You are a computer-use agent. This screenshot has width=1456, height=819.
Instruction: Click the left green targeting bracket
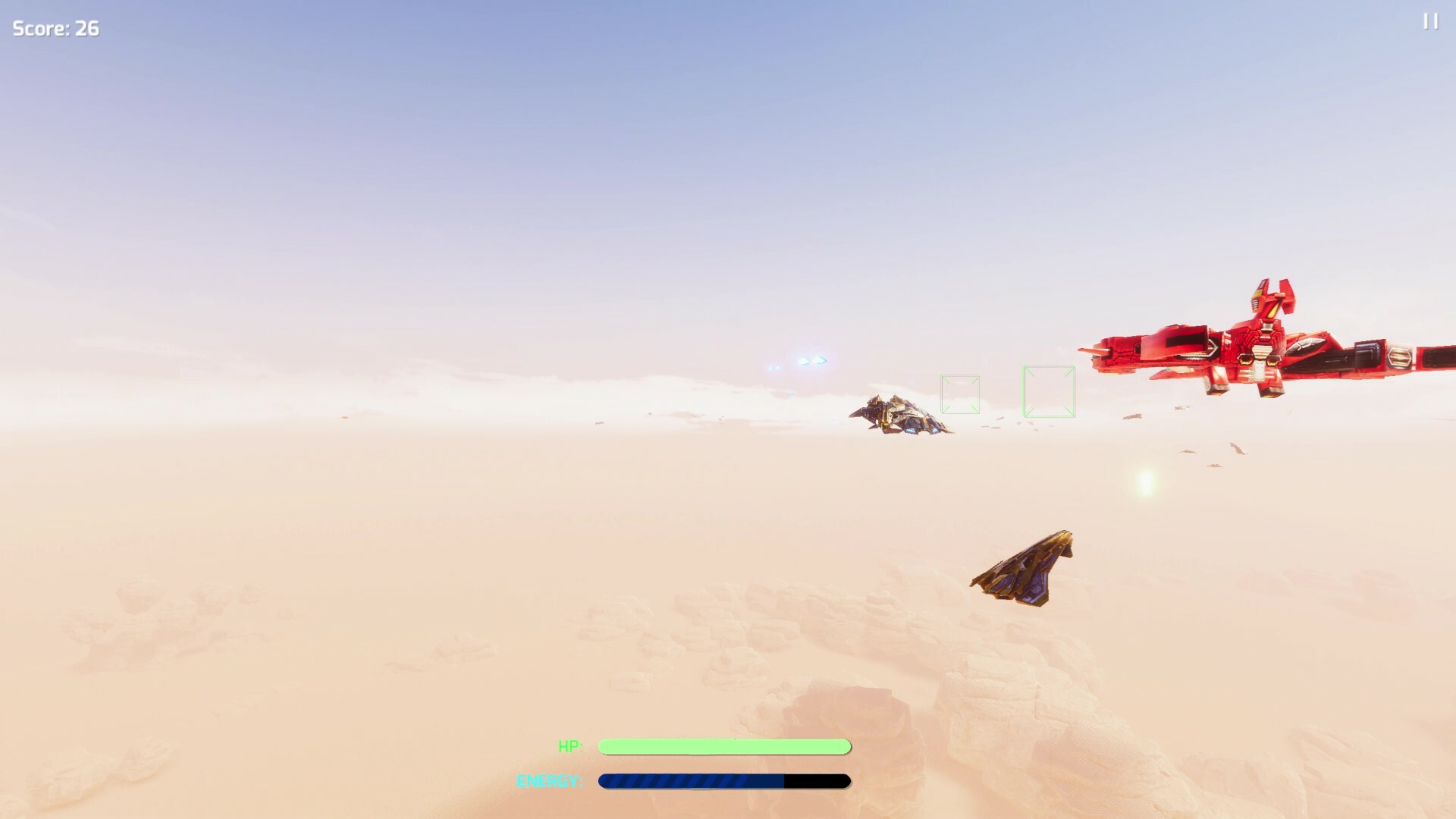tap(960, 393)
